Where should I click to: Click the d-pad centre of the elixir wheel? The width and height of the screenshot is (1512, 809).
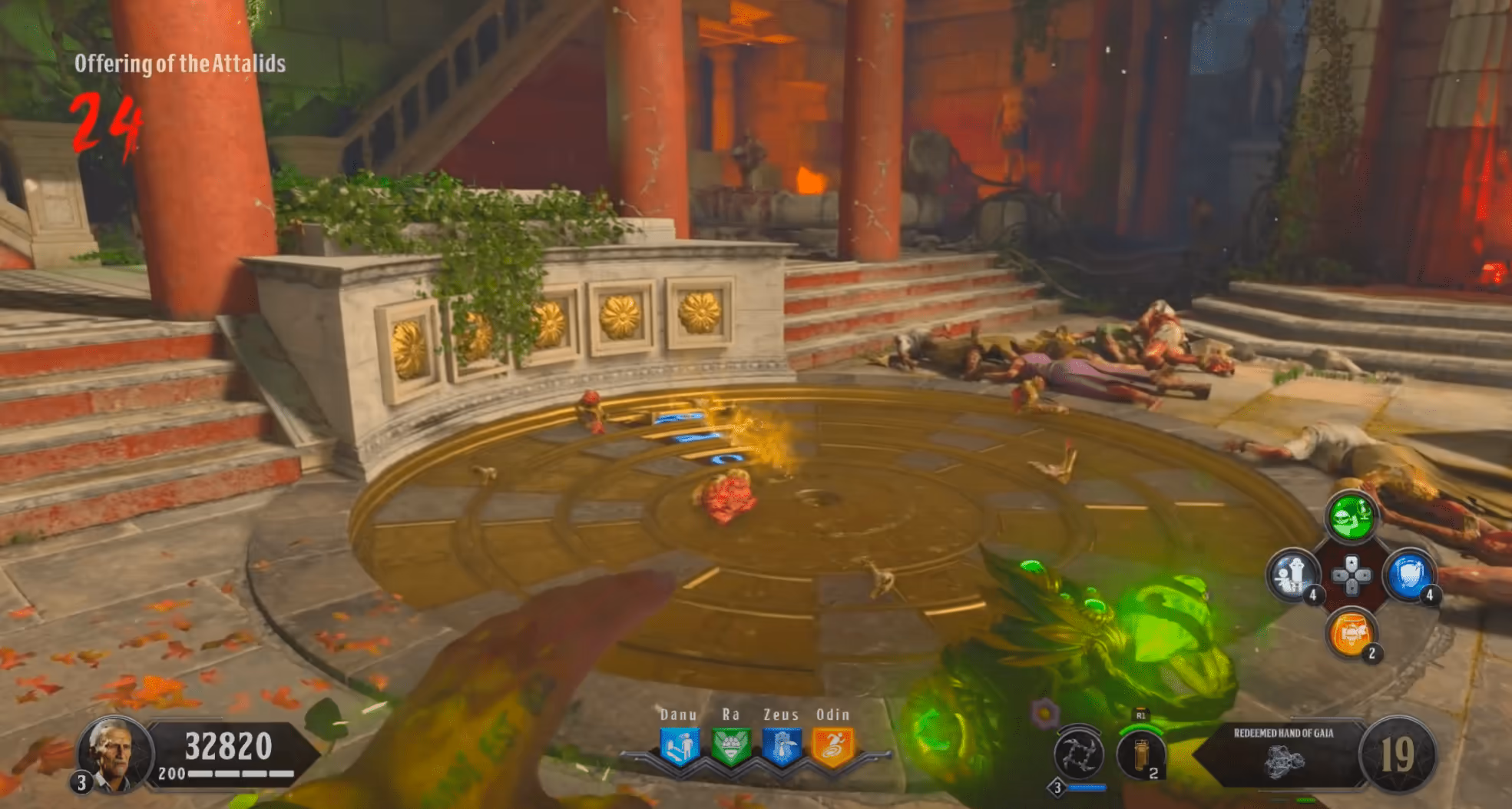pos(1351,575)
